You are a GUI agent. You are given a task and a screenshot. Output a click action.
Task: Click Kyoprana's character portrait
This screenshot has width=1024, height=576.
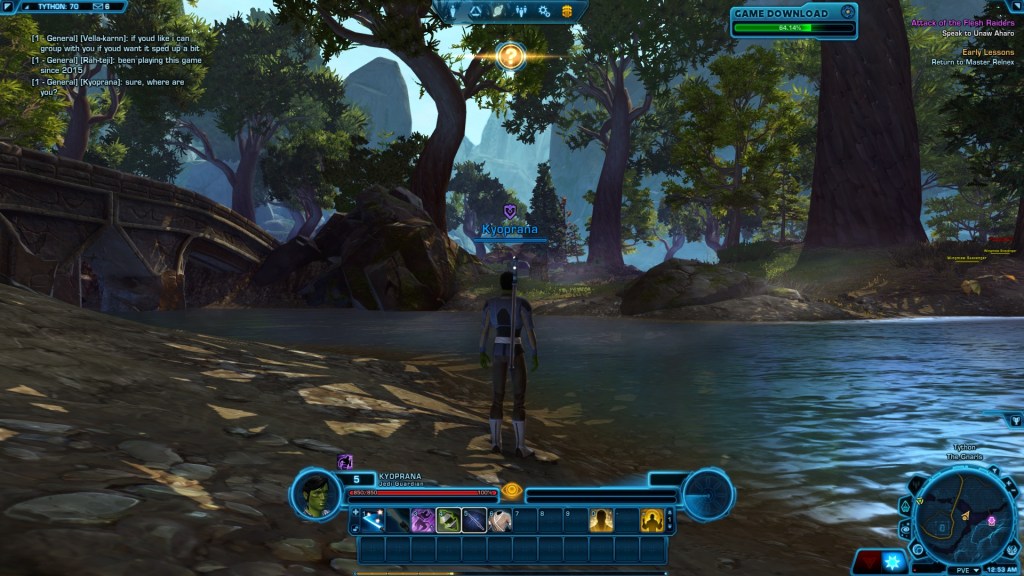(x=312, y=490)
